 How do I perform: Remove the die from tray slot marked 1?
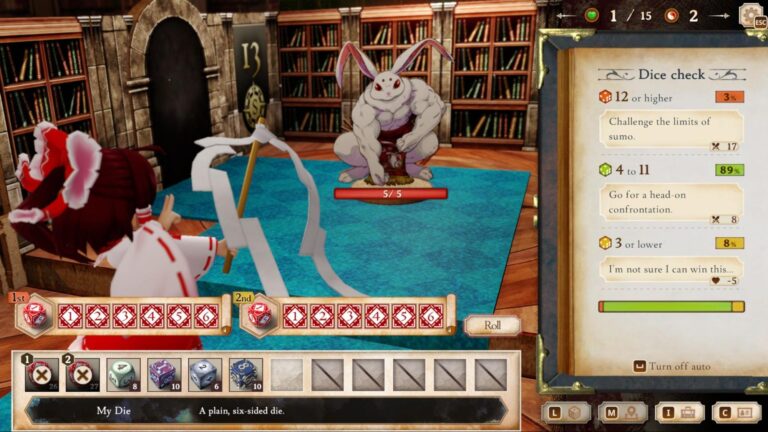42,374
